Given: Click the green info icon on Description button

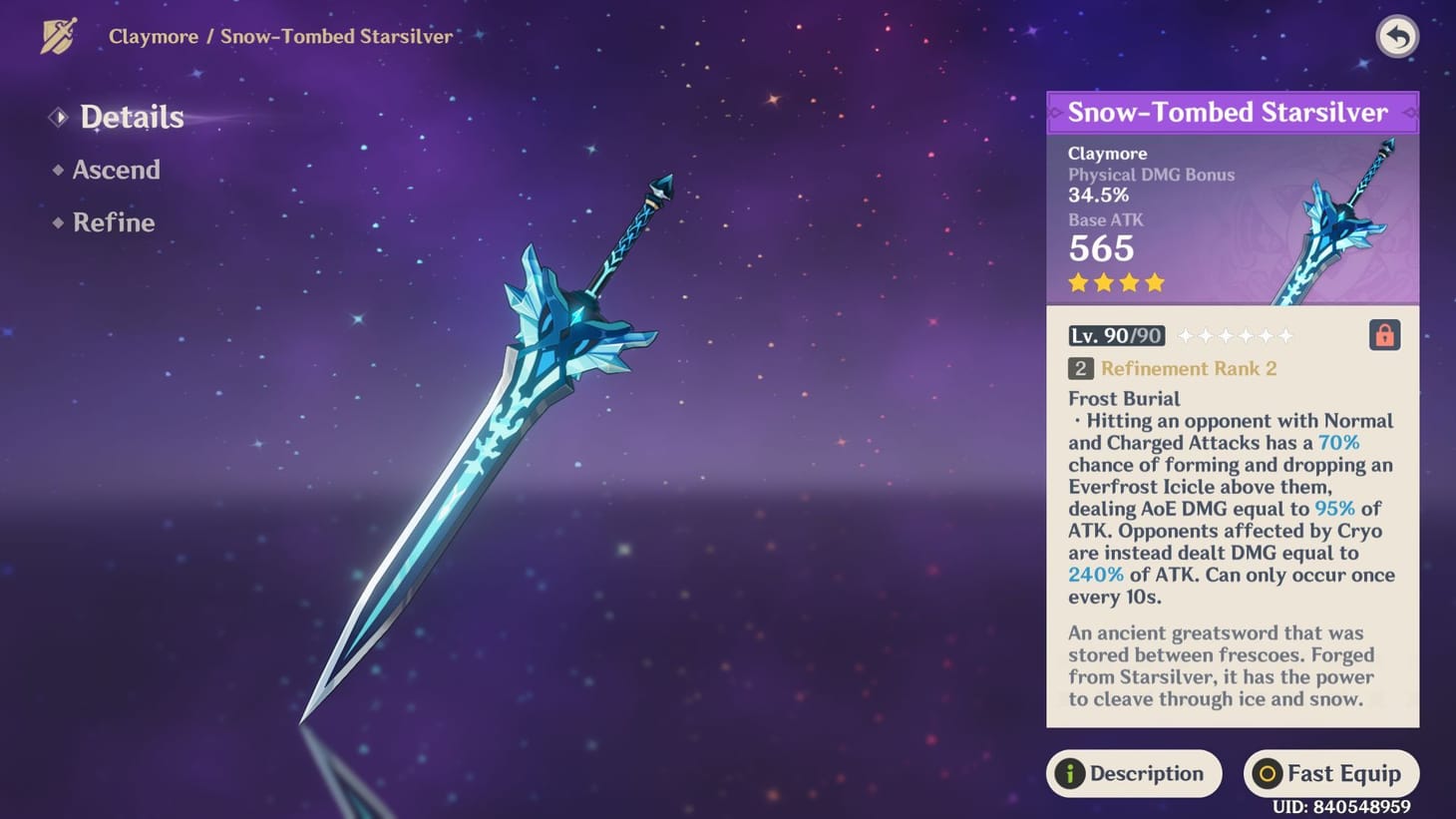Looking at the screenshot, I should (x=1068, y=773).
